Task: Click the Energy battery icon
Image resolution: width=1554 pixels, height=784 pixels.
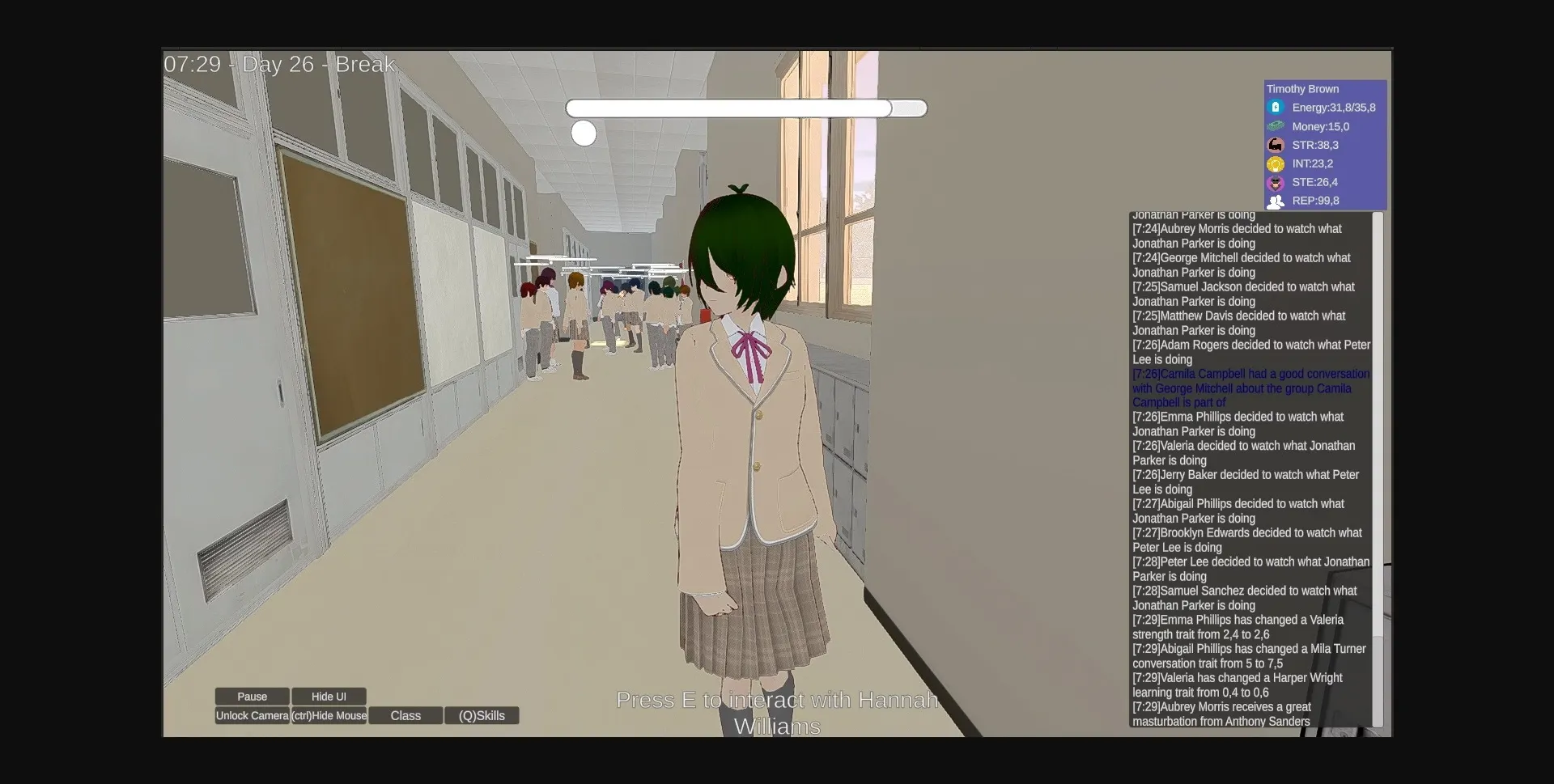Action: (1276, 107)
